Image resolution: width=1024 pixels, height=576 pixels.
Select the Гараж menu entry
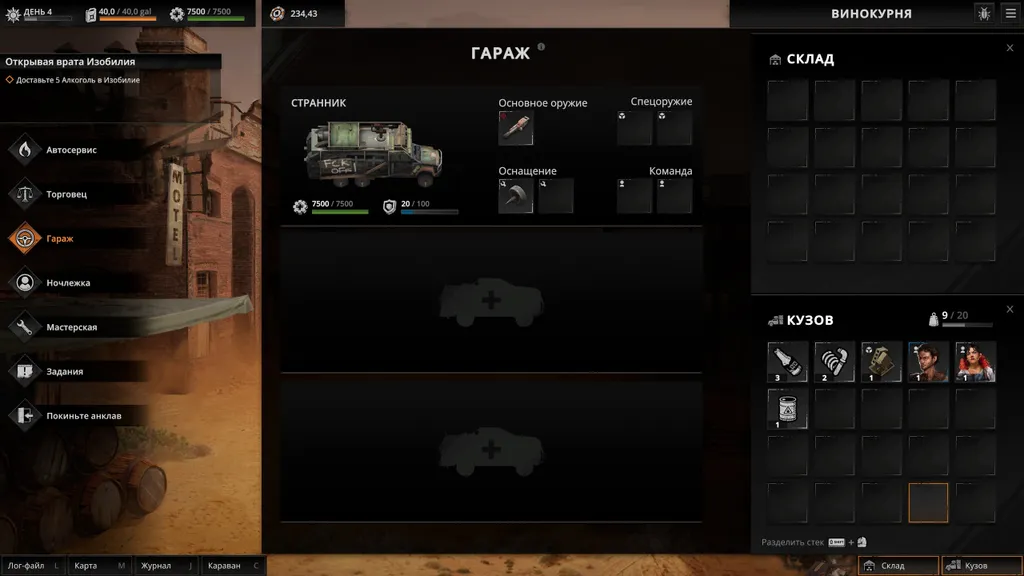pos(60,239)
